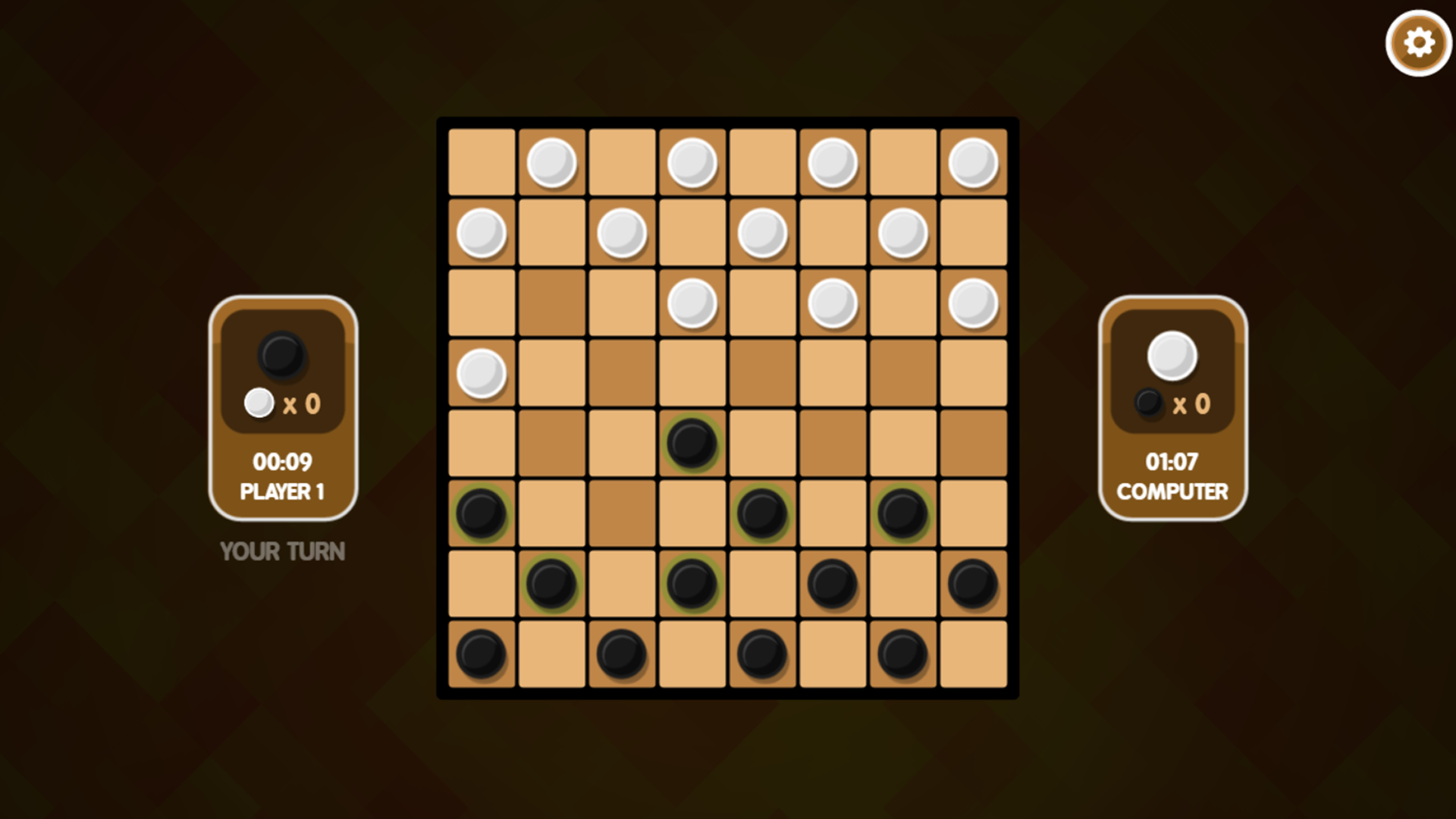This screenshot has height=819, width=1456.
Task: Click the PLAYER 1 name label
Action: pyautogui.click(x=284, y=492)
